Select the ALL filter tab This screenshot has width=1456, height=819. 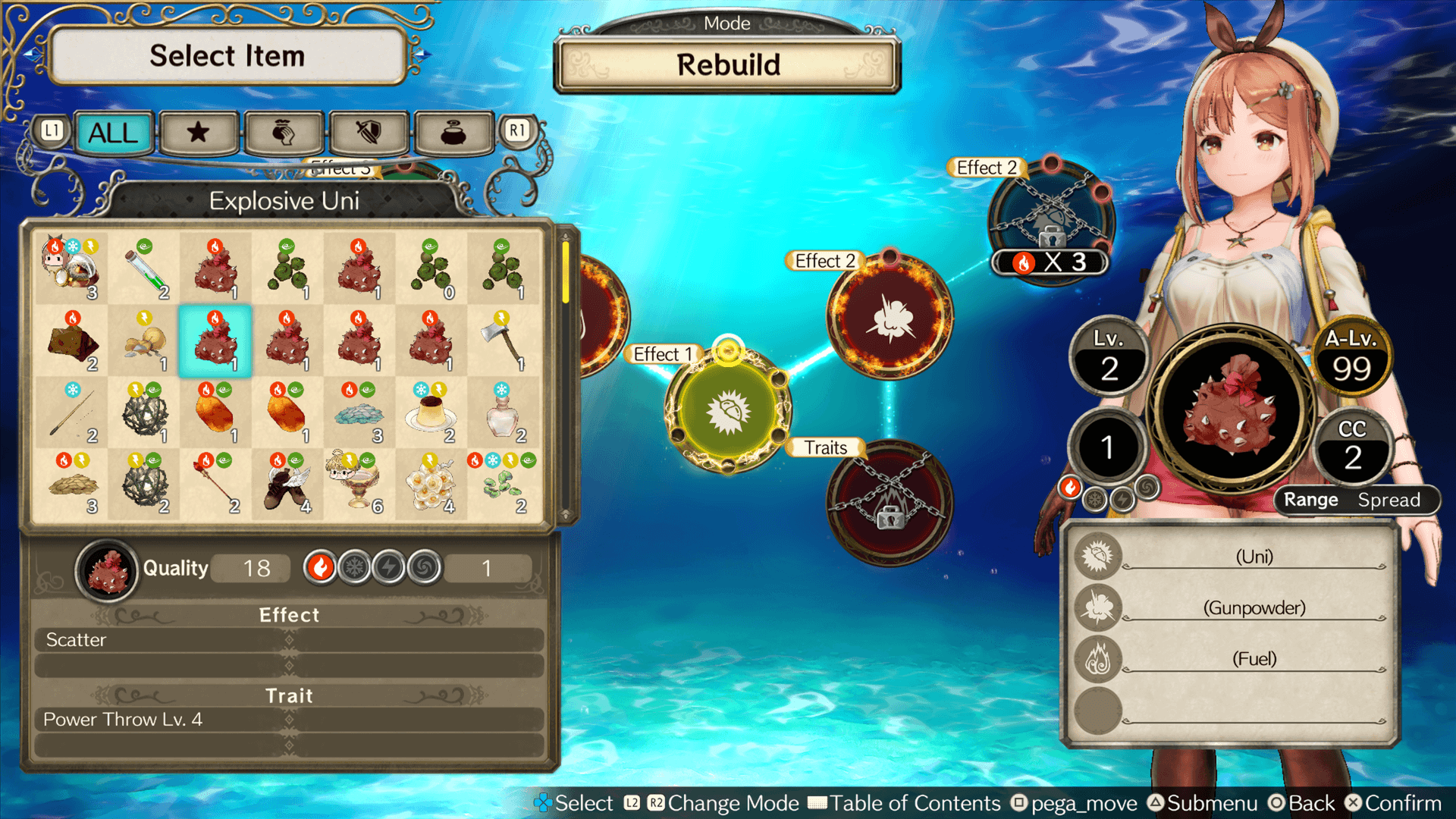tap(112, 133)
